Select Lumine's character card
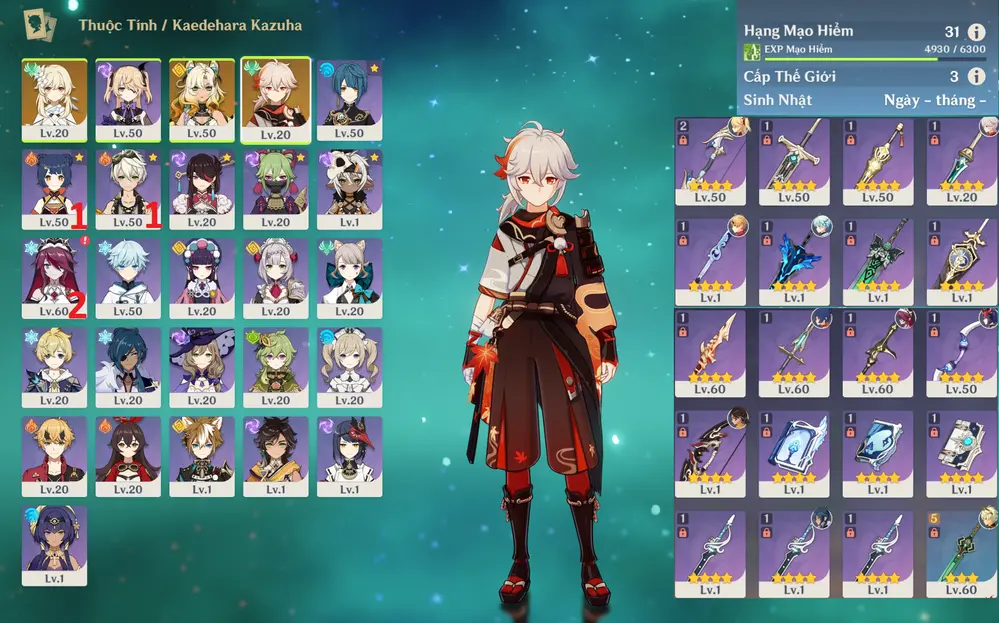The height and width of the screenshot is (623, 999). click(x=54, y=99)
